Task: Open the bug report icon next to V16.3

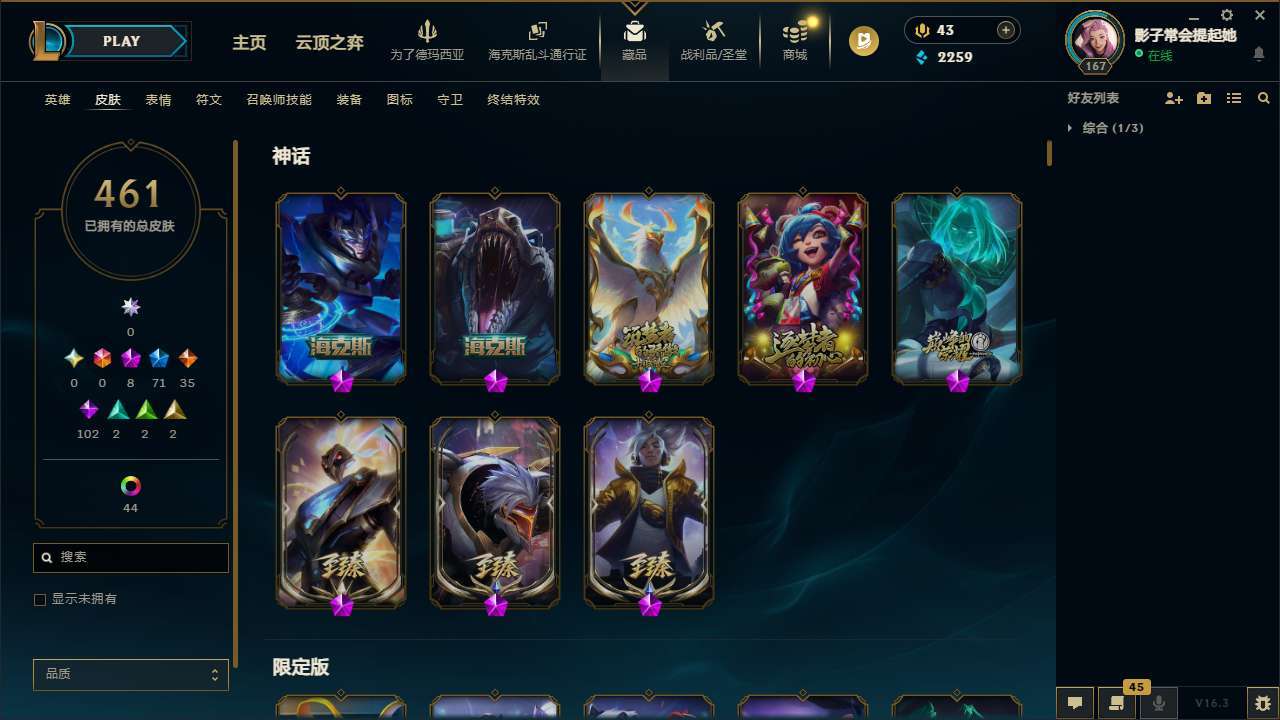Action: (x=1265, y=702)
